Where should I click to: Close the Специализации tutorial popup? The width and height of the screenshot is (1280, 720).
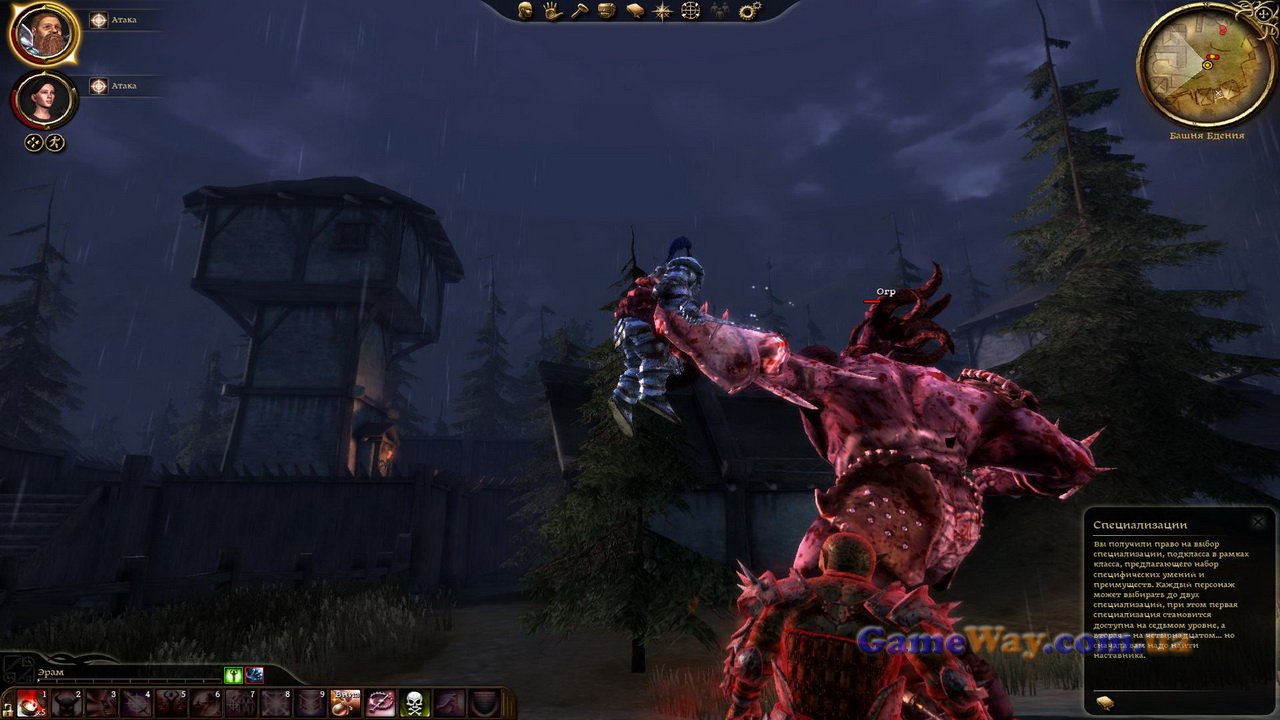(x=1259, y=522)
